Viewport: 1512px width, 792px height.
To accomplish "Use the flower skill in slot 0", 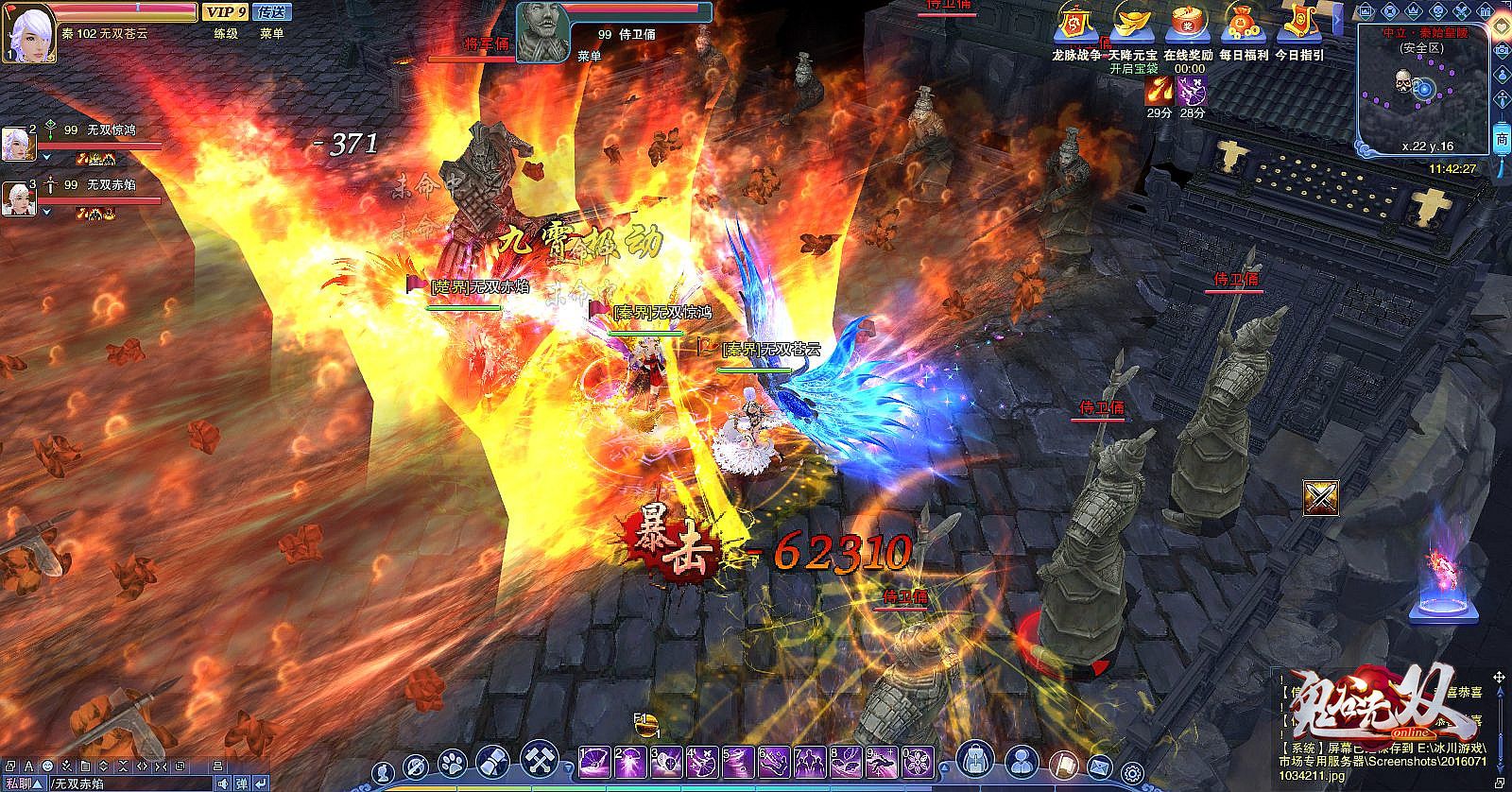I will pyautogui.click(x=916, y=761).
